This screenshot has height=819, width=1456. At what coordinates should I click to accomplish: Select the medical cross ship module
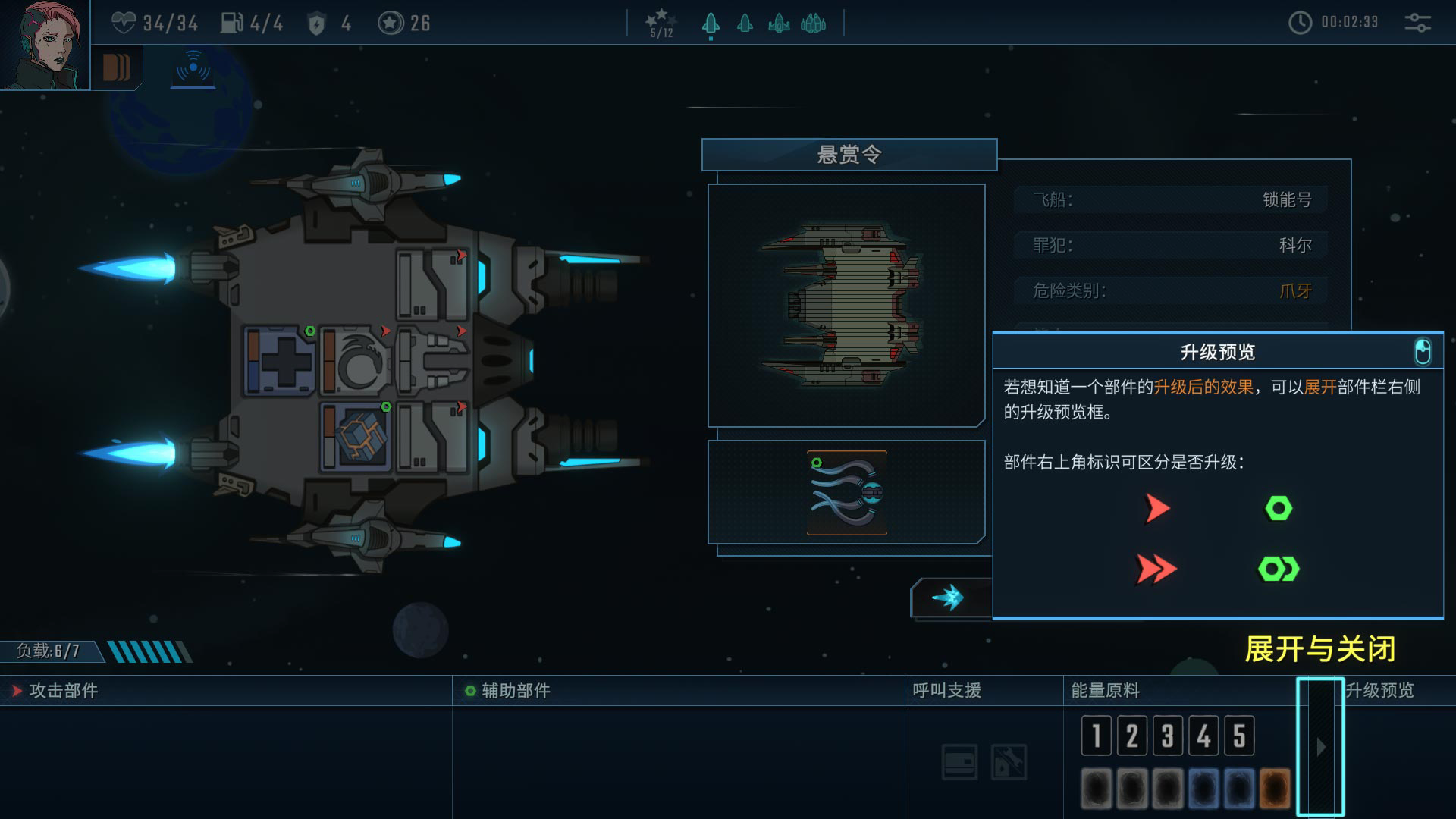(280, 362)
